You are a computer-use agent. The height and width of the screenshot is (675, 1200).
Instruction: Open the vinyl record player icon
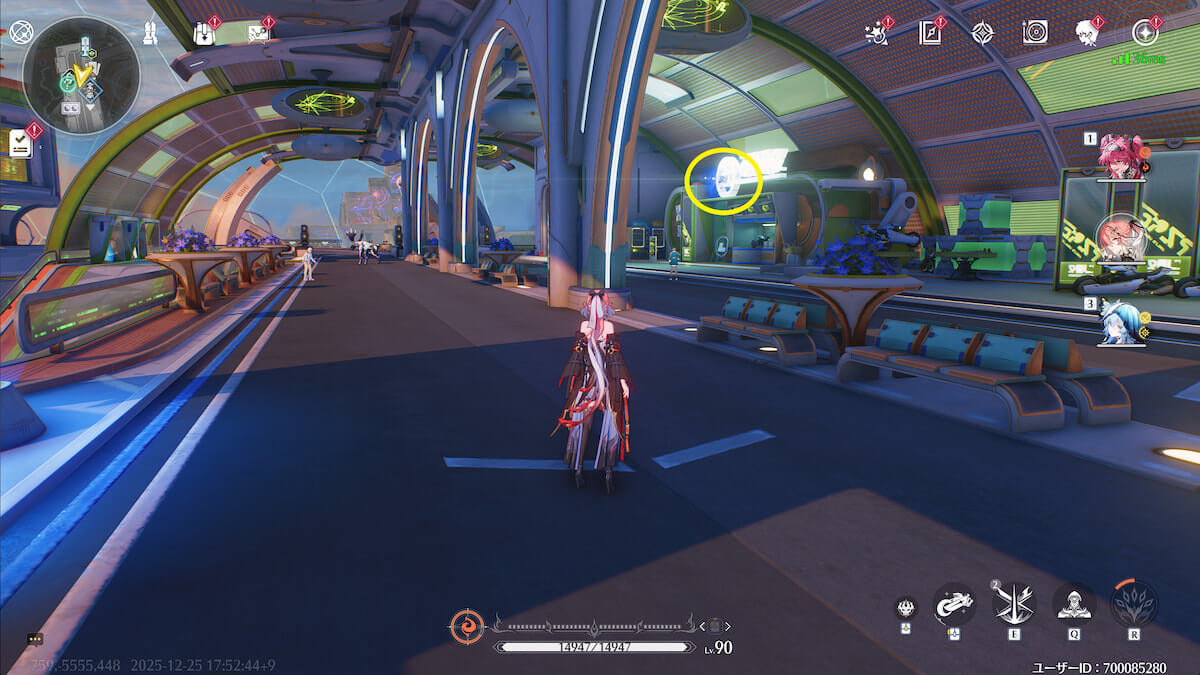coord(1034,33)
